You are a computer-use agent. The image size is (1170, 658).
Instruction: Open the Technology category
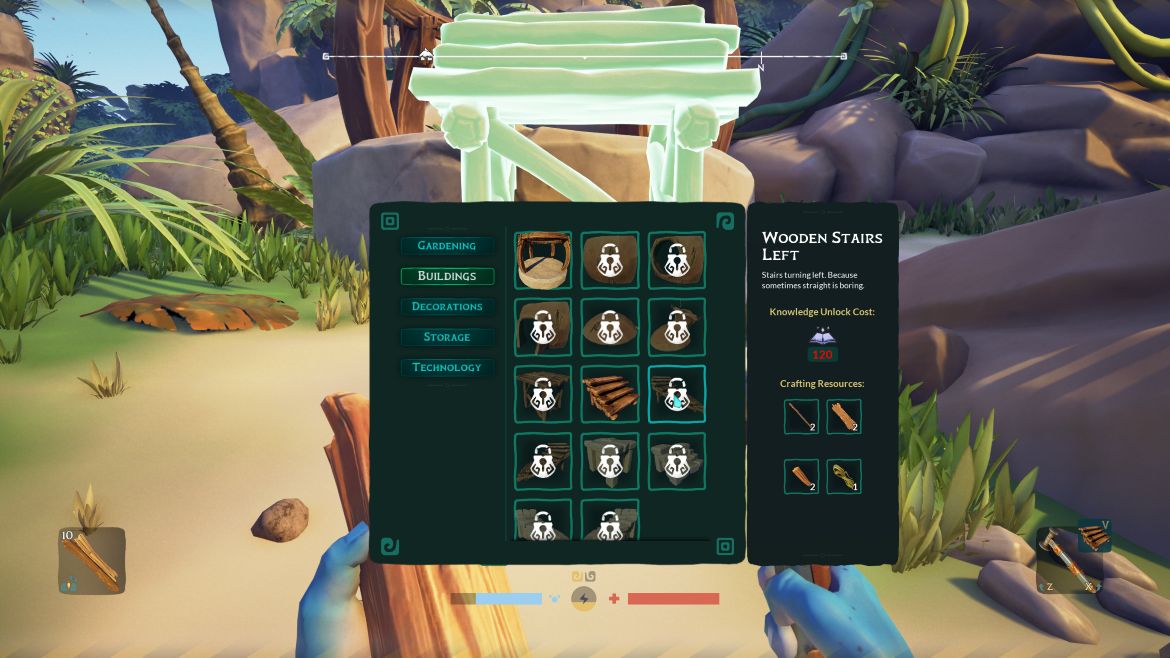pos(447,368)
